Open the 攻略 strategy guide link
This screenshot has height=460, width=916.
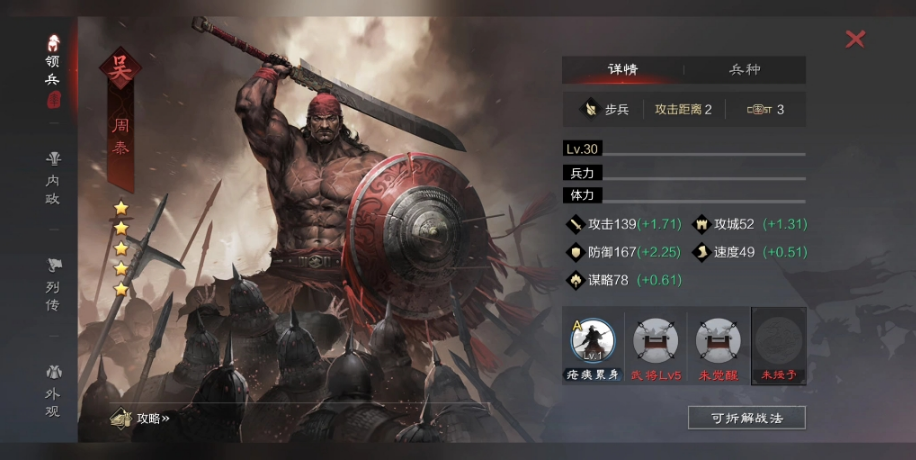coord(142,418)
